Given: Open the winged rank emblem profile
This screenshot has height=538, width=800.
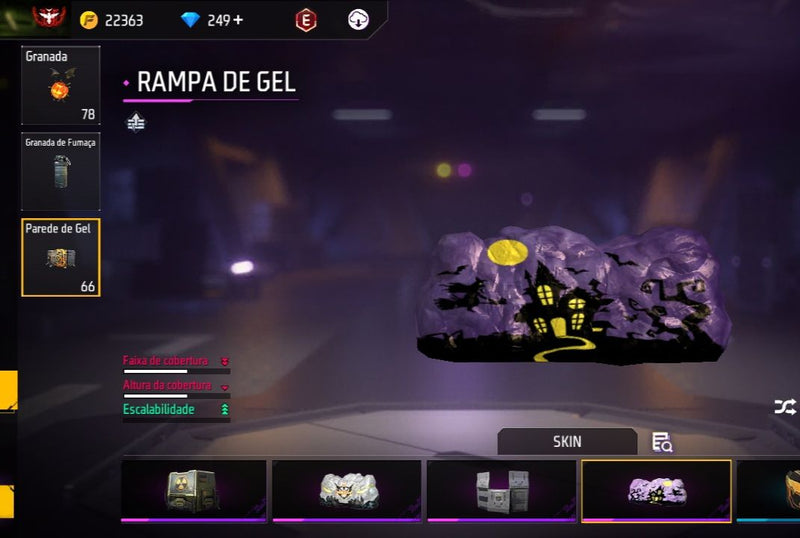Looking at the screenshot, I should coord(46,18).
